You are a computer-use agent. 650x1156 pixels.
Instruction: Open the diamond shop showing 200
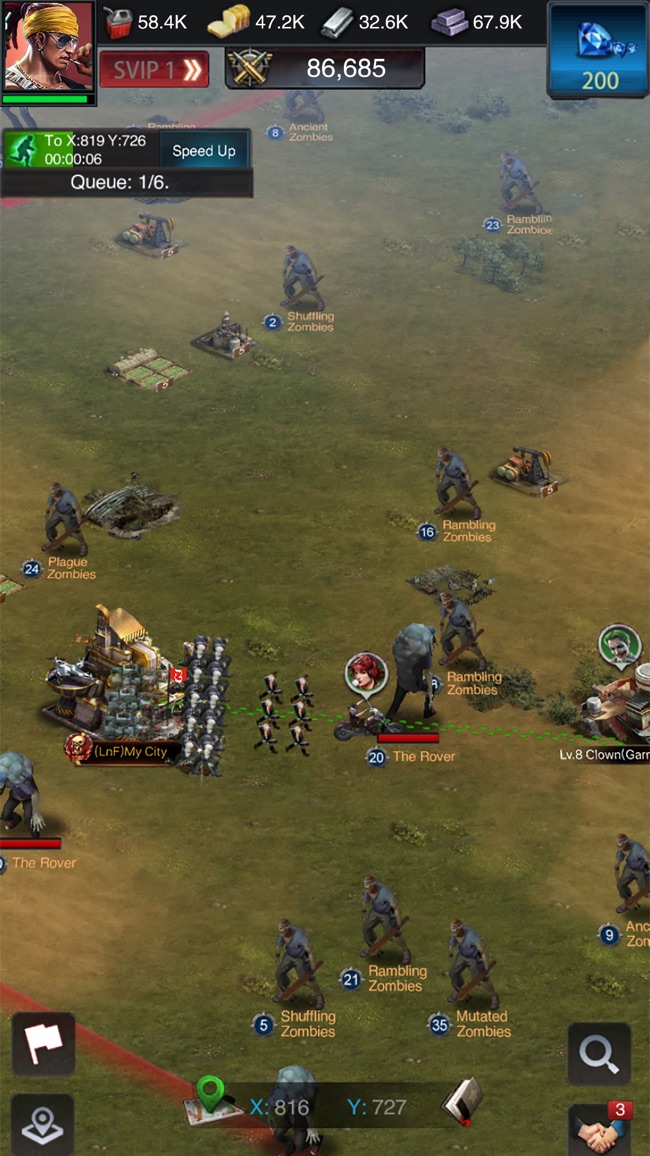click(x=598, y=50)
